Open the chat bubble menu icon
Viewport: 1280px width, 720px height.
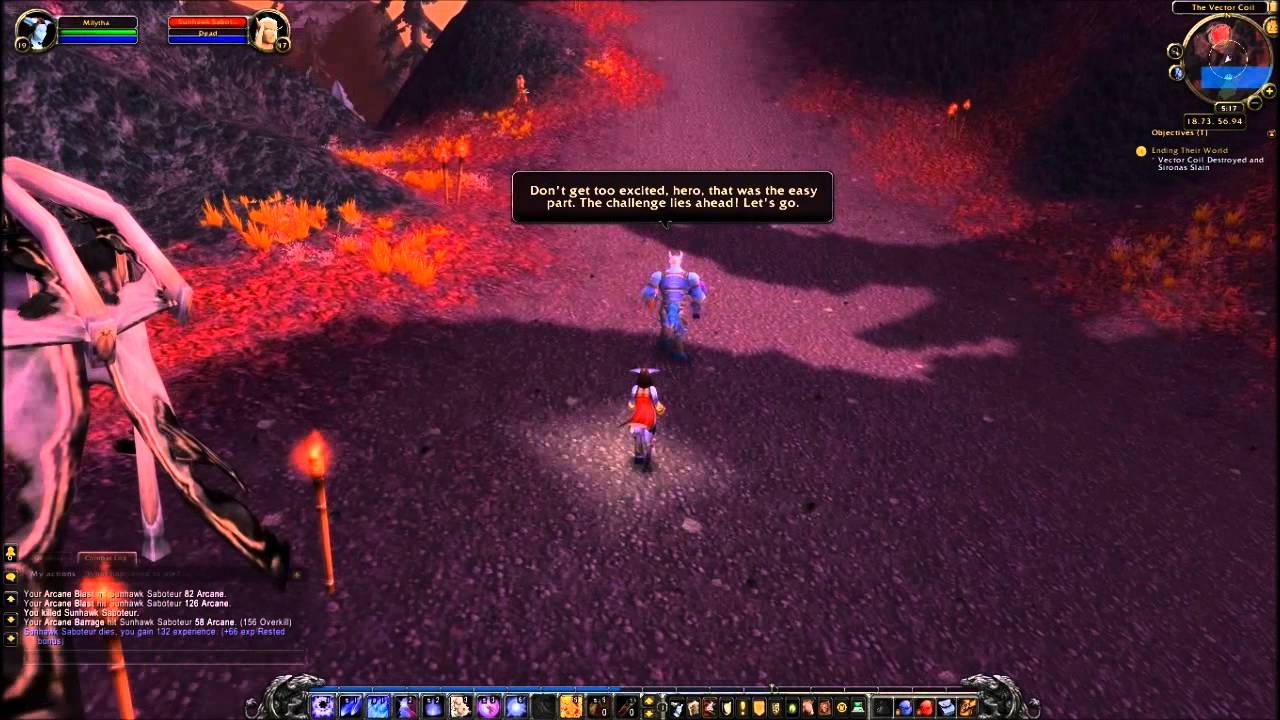coord(8,576)
